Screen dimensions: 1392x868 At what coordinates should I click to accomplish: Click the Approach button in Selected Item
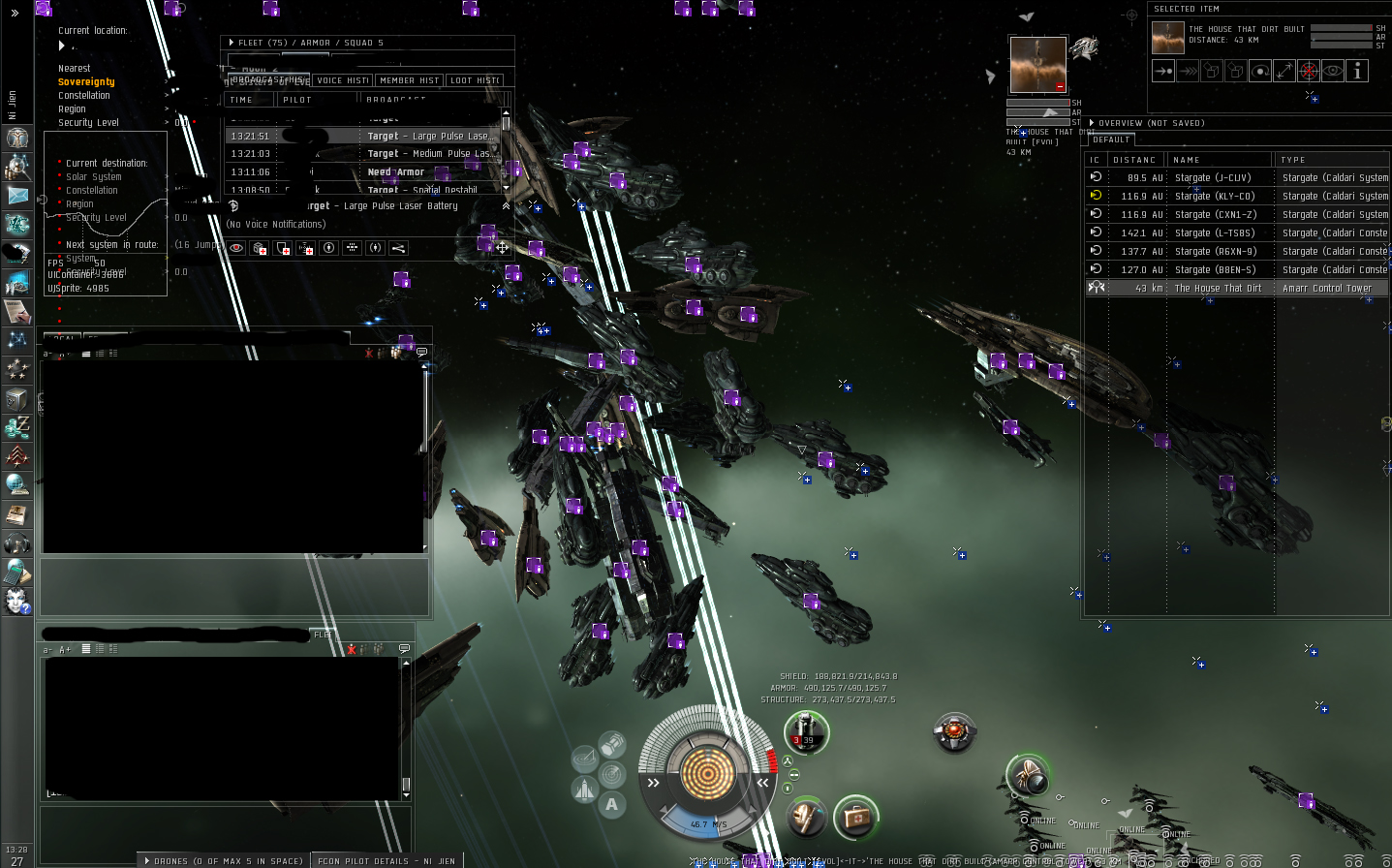[x=1163, y=71]
